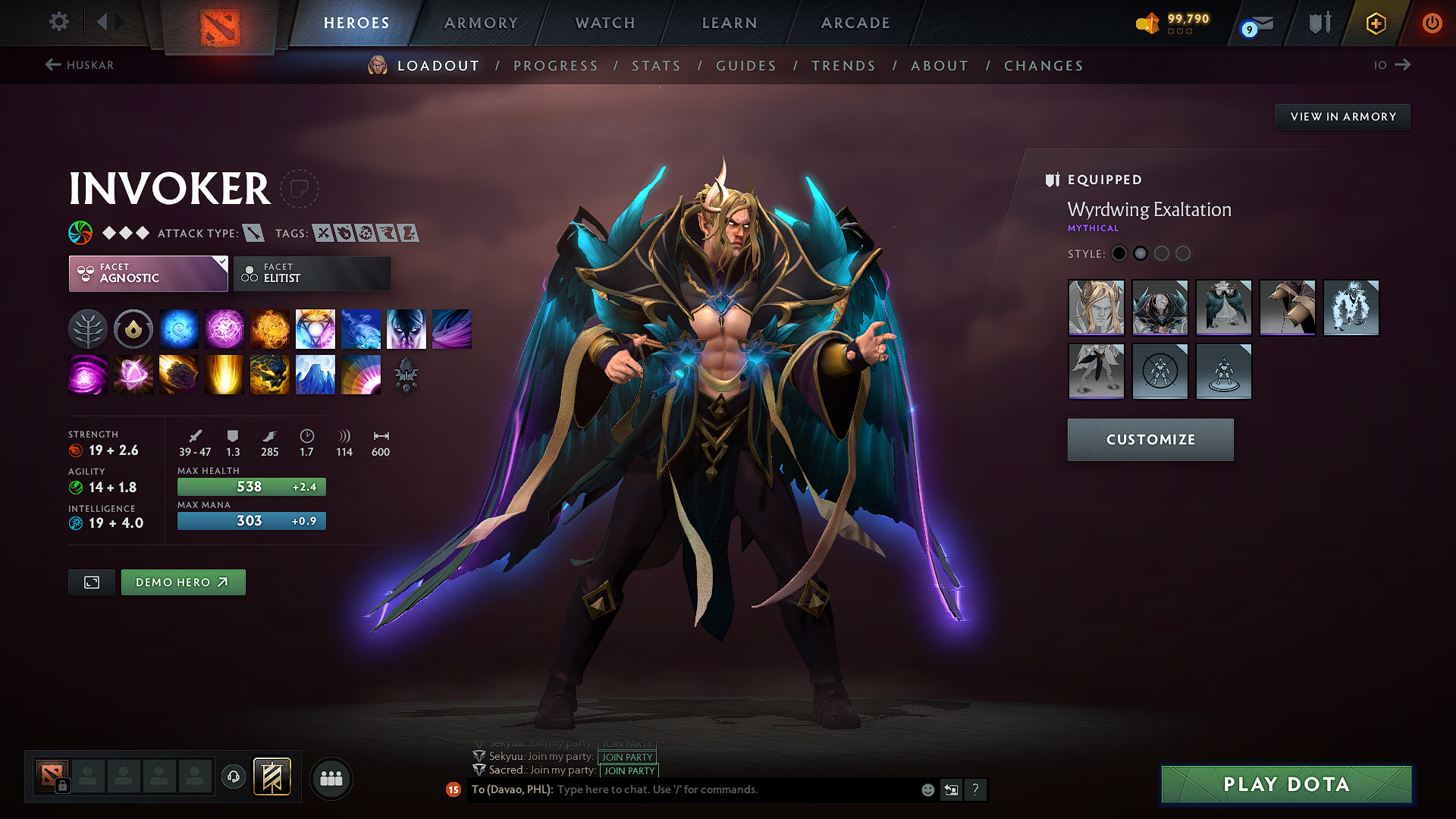This screenshot has width=1456, height=819.
Task: Select the third style circle for Wyrdwing Exaltation
Action: (x=1162, y=253)
